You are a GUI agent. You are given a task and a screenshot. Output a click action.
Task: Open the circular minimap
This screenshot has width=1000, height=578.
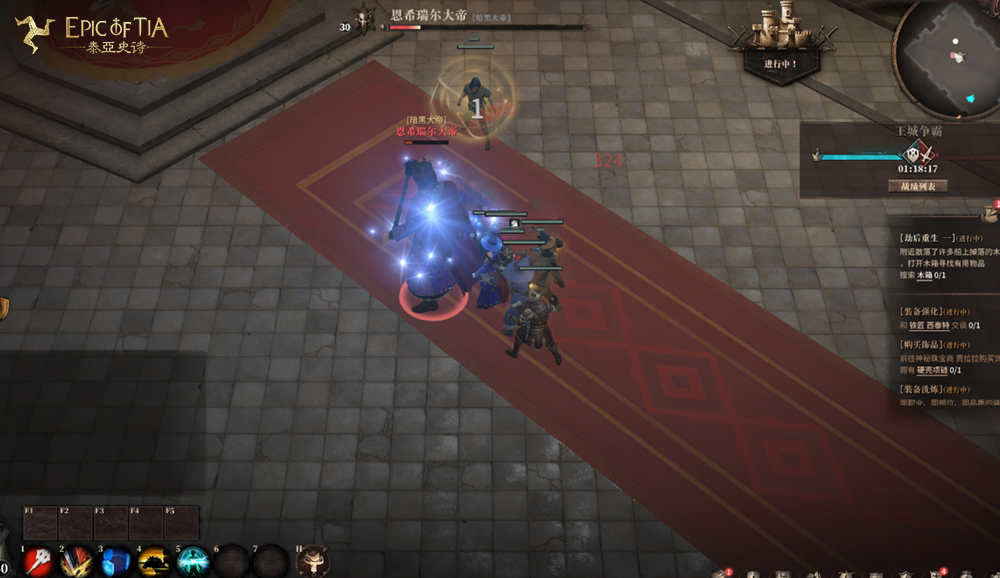tap(946, 58)
